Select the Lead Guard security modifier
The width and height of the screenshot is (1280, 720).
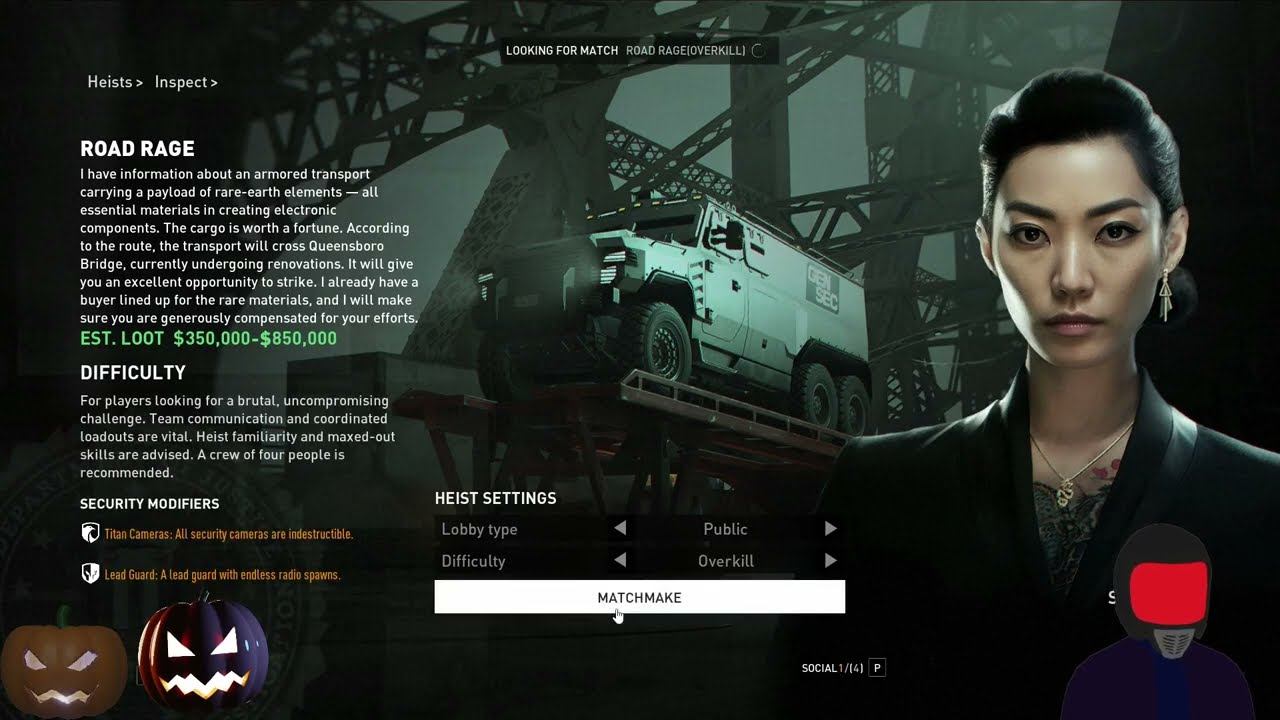(222, 575)
